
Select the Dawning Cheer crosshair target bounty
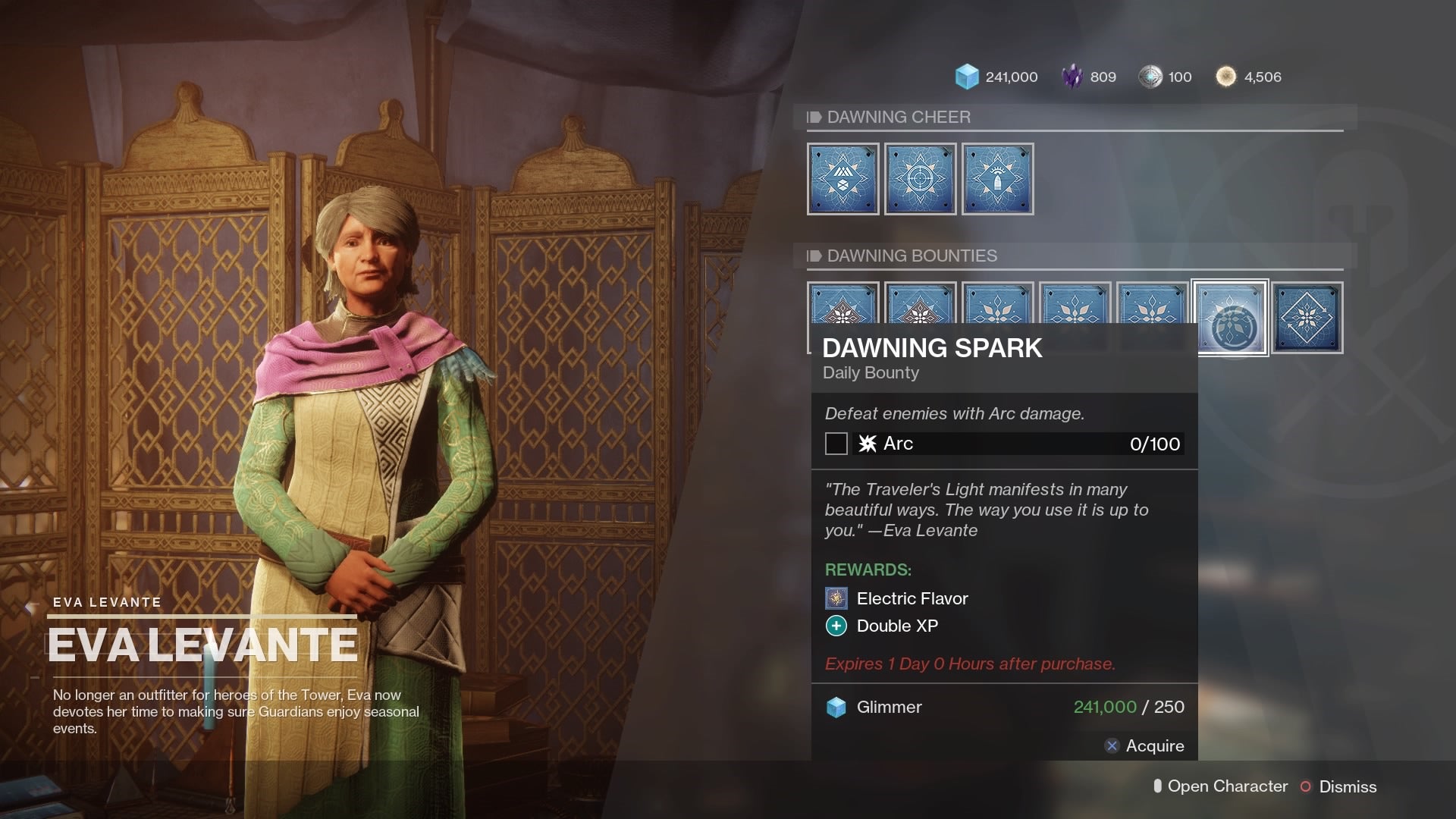click(x=920, y=179)
